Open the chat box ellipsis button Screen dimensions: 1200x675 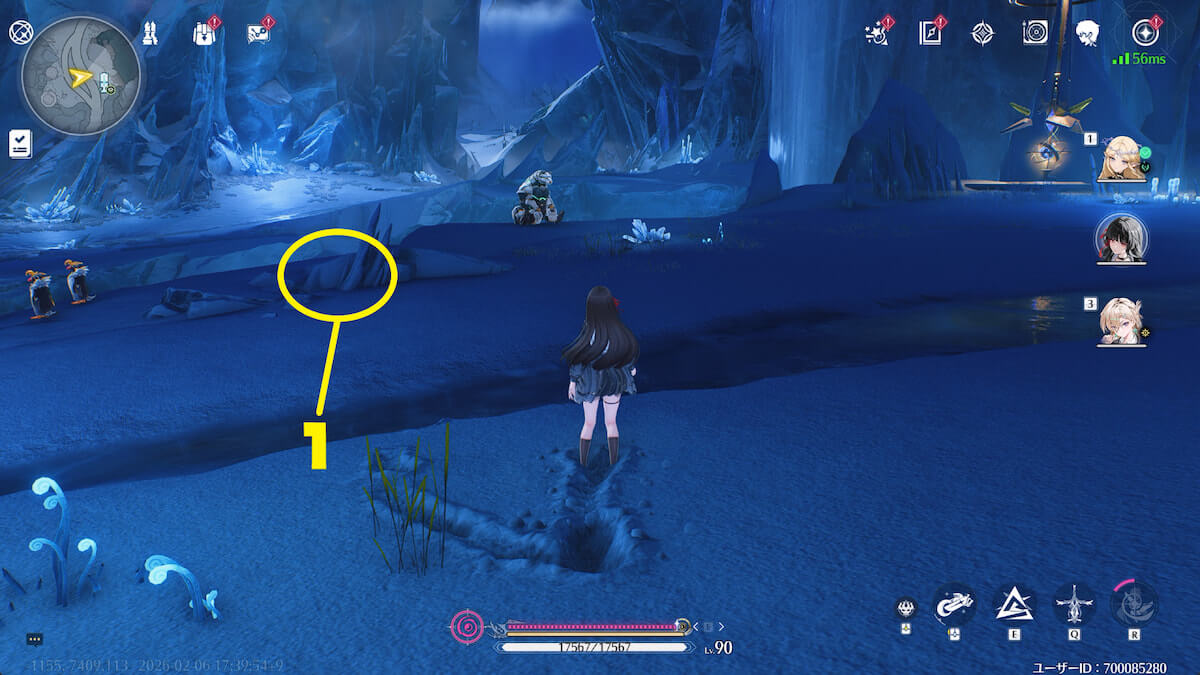click(x=34, y=638)
